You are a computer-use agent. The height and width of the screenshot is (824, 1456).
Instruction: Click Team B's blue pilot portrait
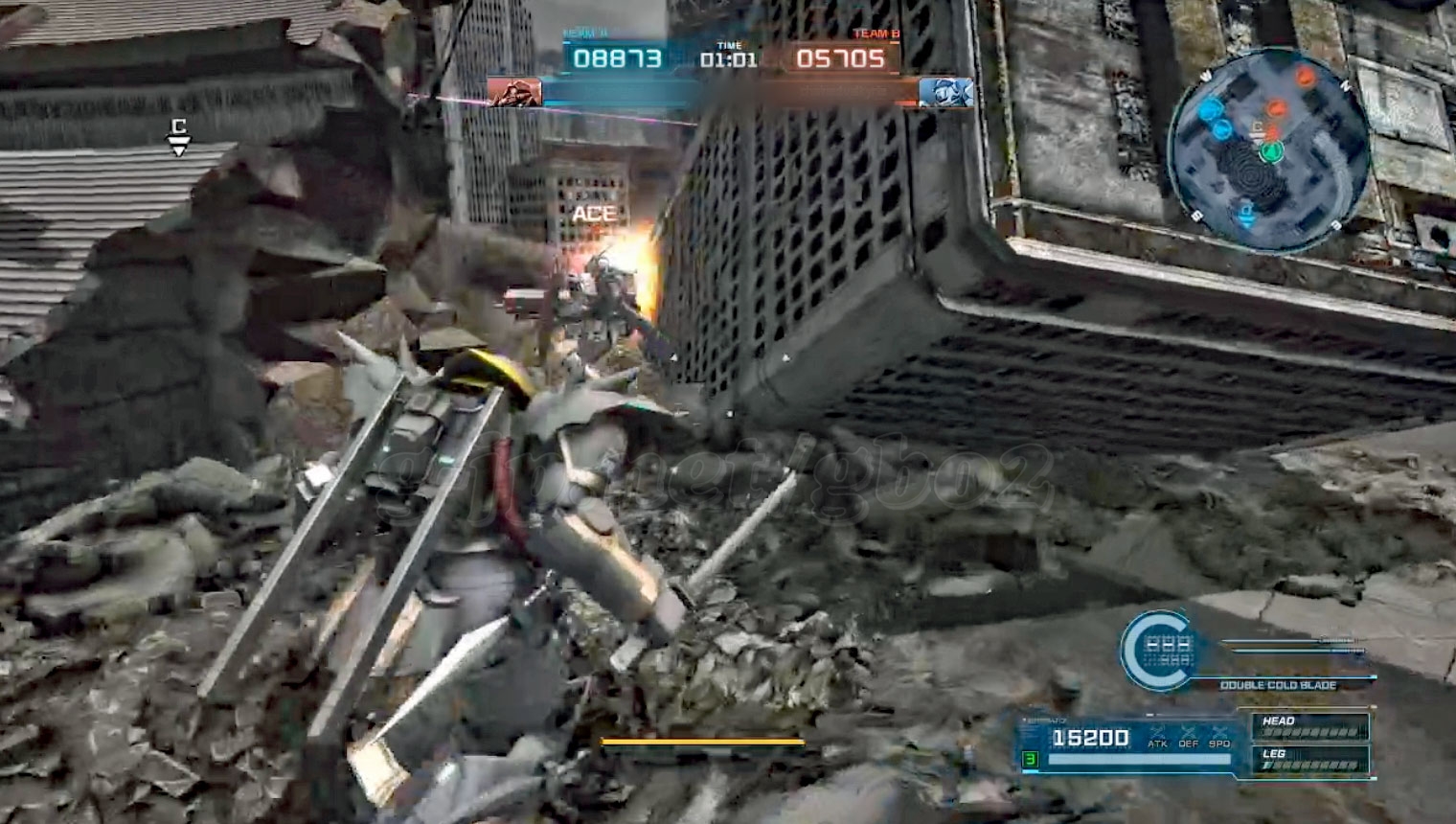point(946,92)
